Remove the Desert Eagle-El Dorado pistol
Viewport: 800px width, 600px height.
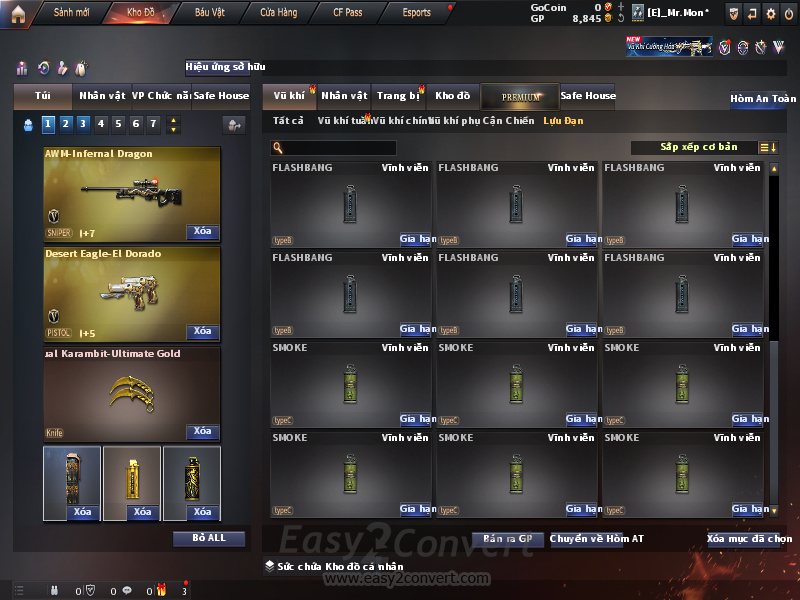point(202,331)
